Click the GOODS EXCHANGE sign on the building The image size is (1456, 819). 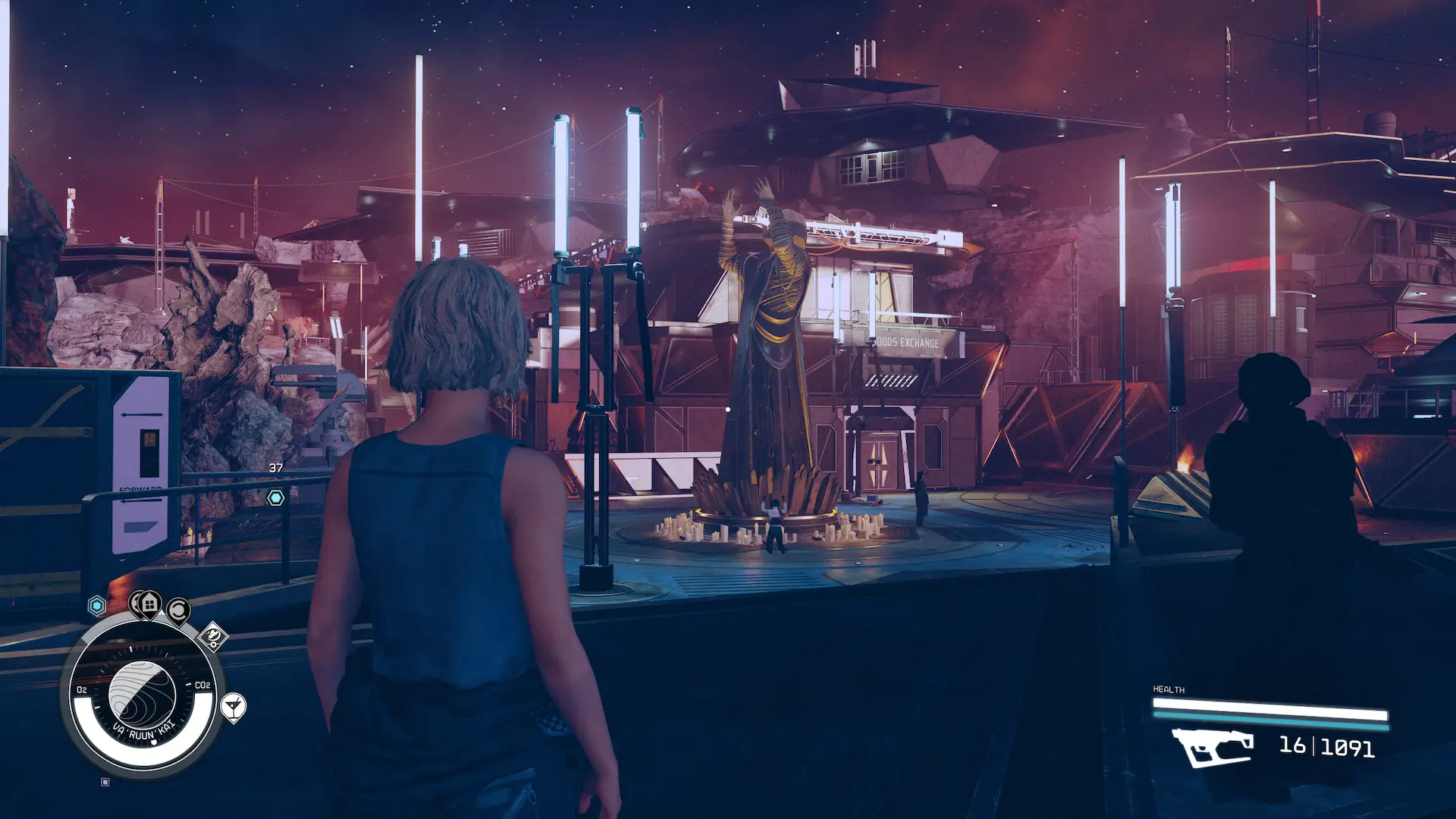pyautogui.click(x=908, y=343)
